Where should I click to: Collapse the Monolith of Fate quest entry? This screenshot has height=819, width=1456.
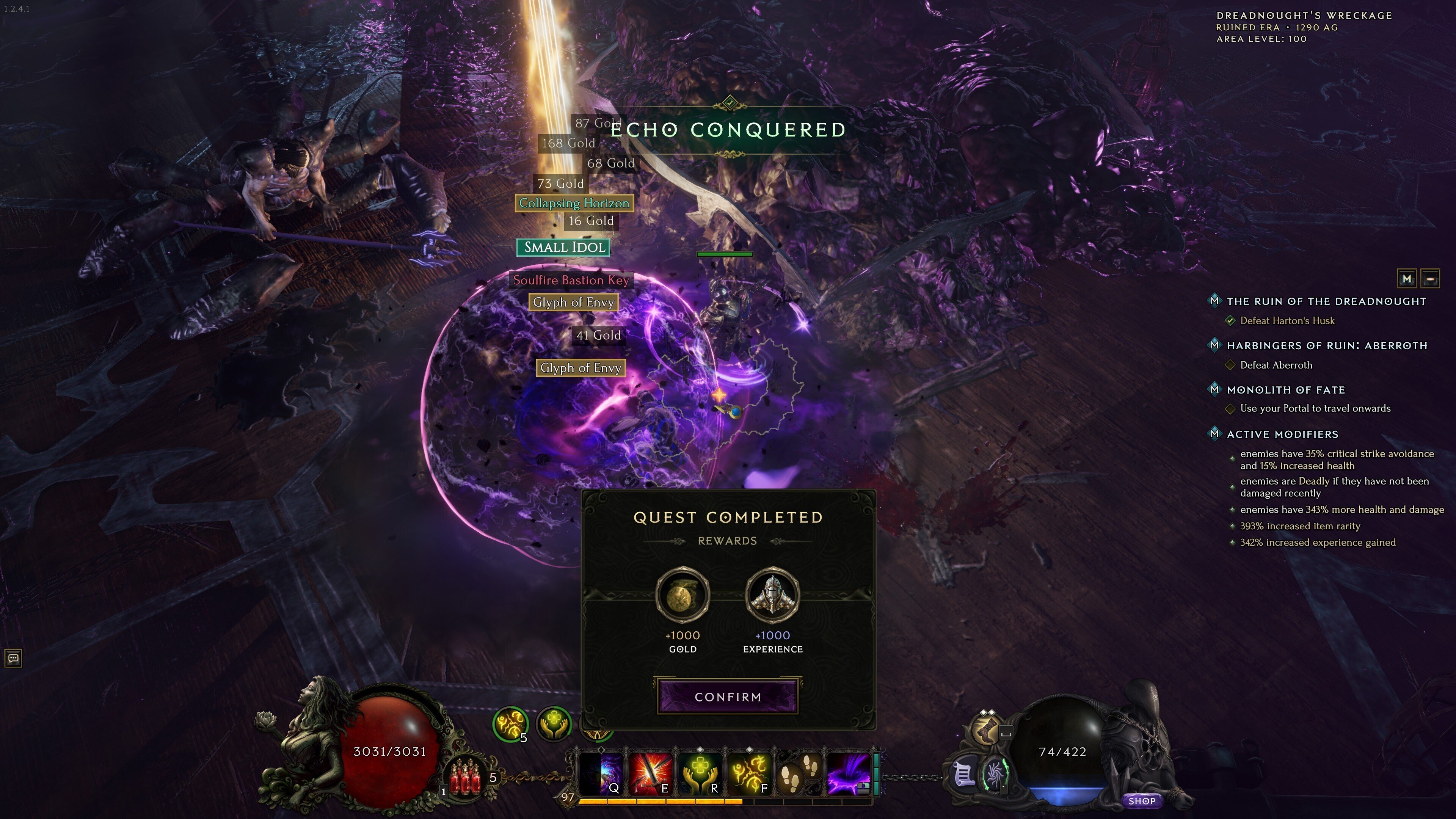[1215, 389]
